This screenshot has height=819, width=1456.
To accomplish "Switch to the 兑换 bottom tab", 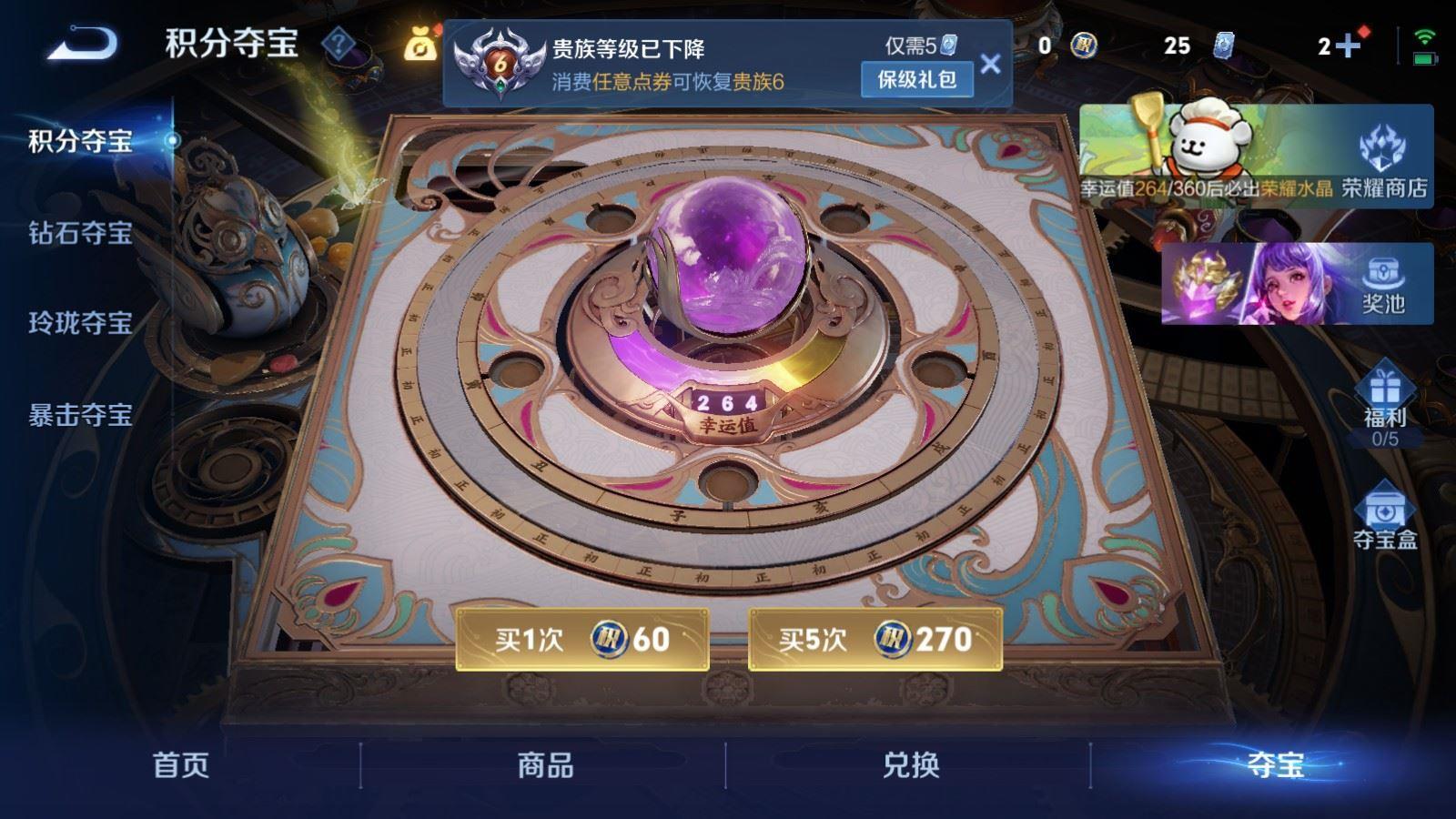I will pyautogui.click(x=907, y=767).
